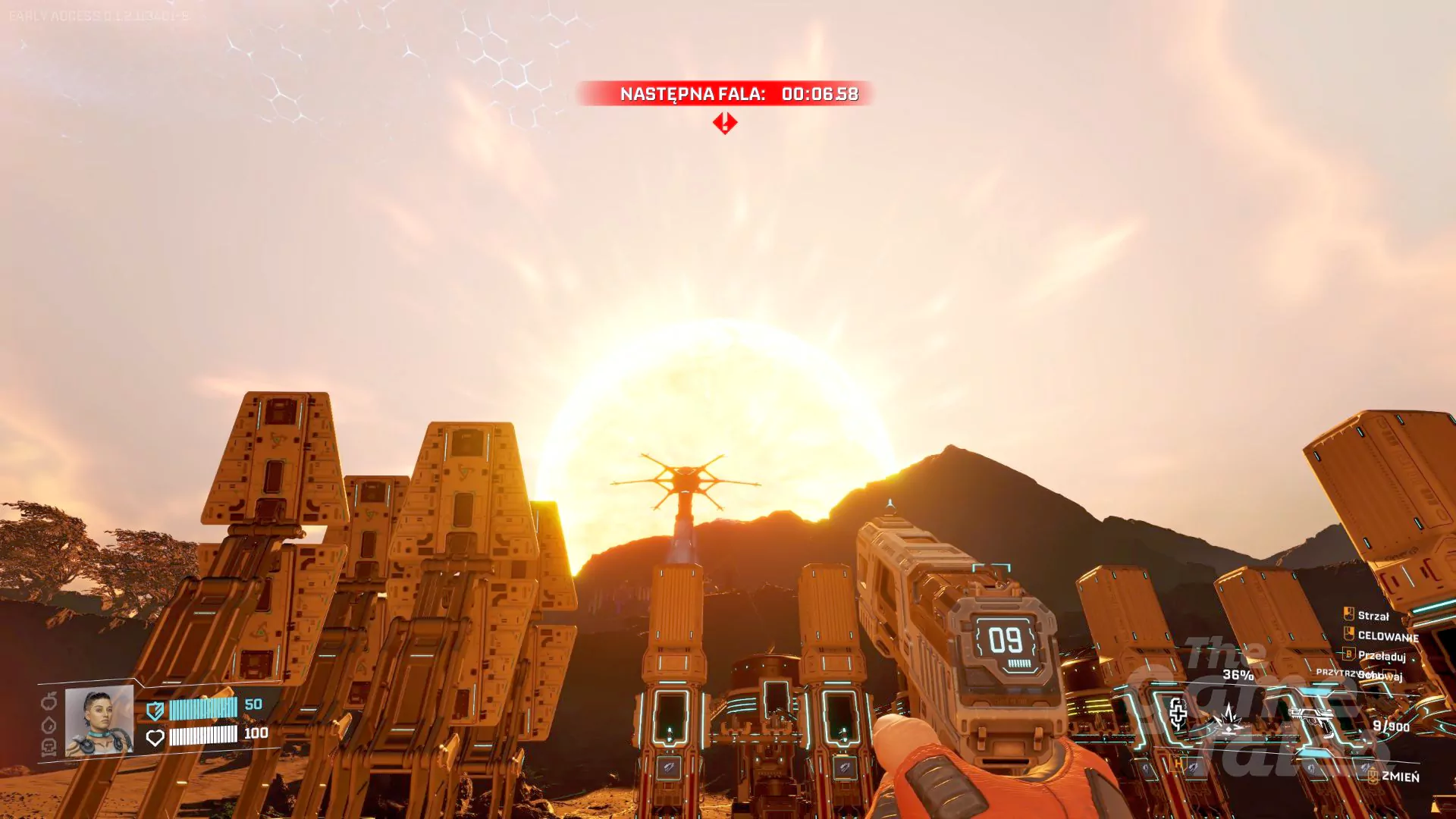The height and width of the screenshot is (819, 1456).
Task: Select the skull and crossbones status icon
Action: 49,748
